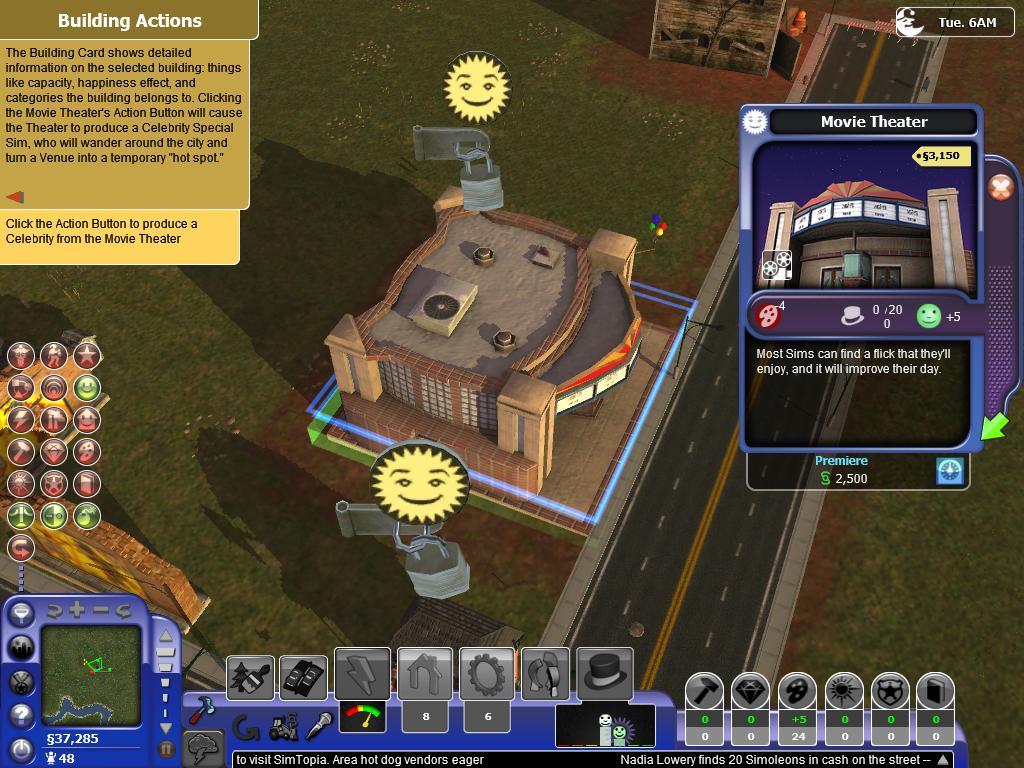Toggle the green smiley face filter

pos(87,387)
